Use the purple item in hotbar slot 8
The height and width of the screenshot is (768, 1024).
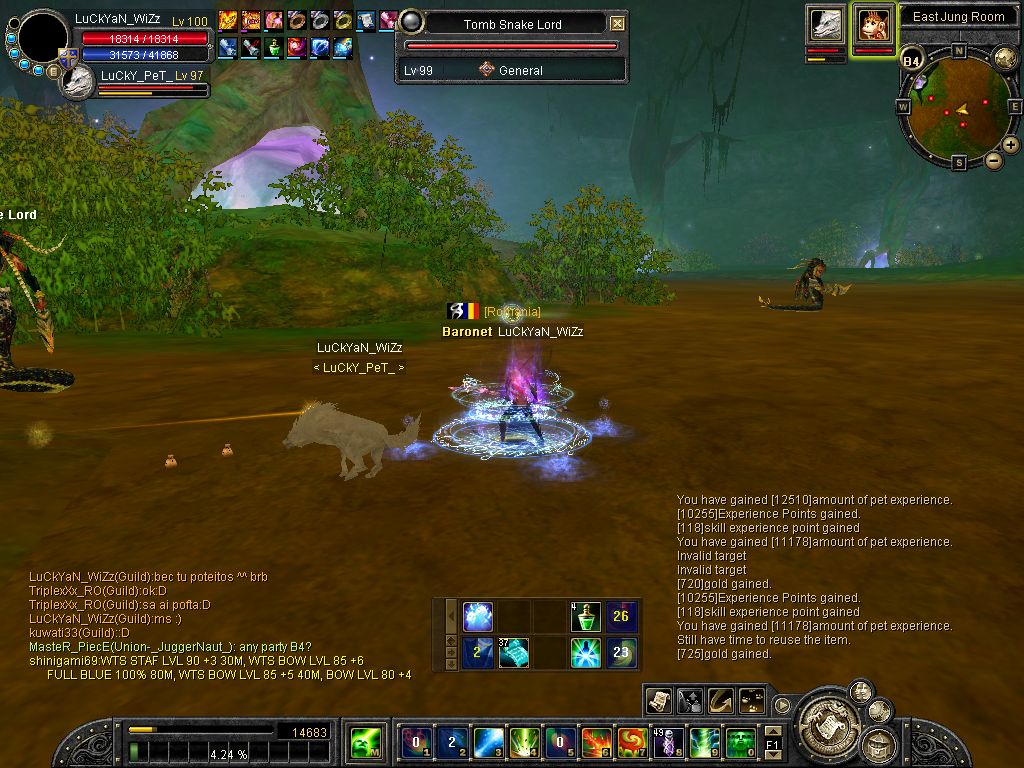tap(667, 742)
